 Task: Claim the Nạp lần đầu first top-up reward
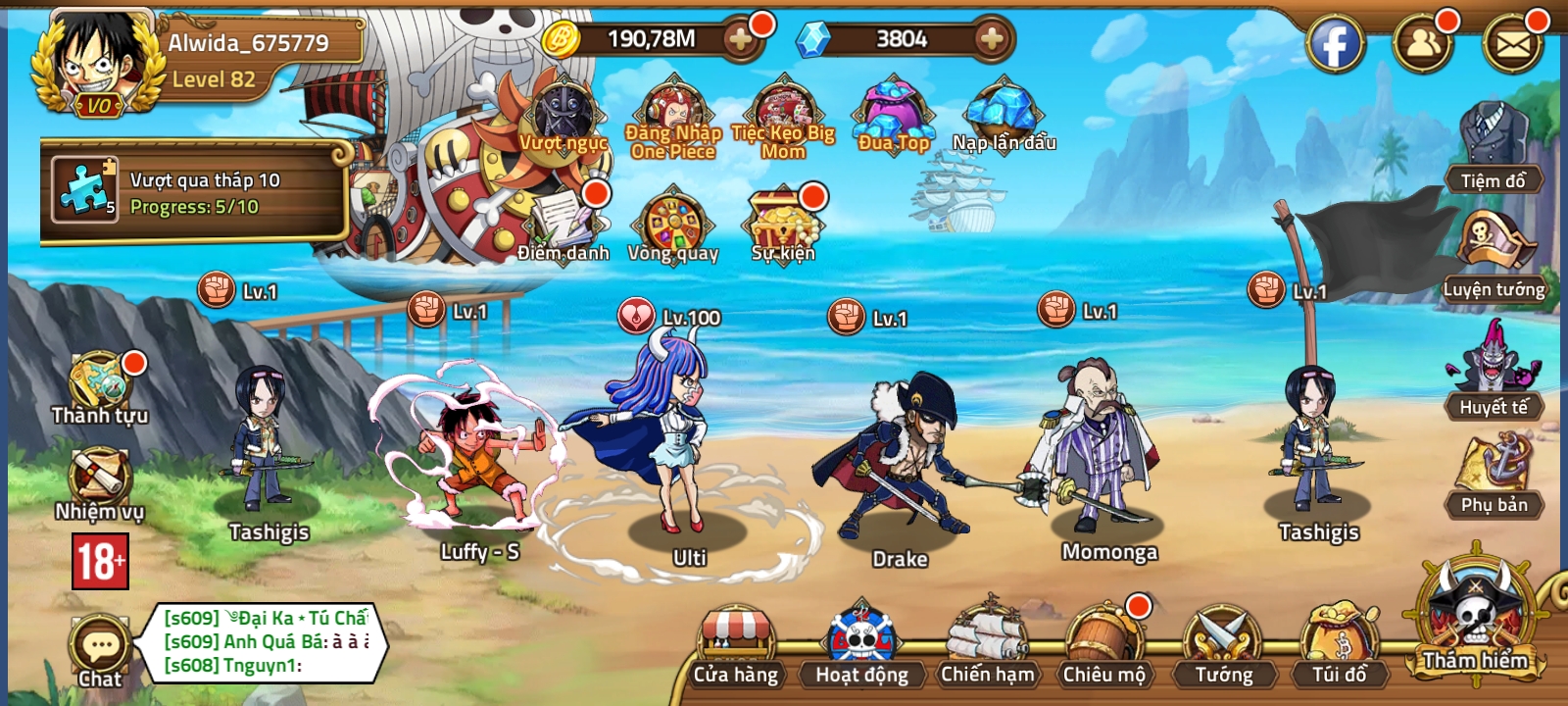[1000, 113]
